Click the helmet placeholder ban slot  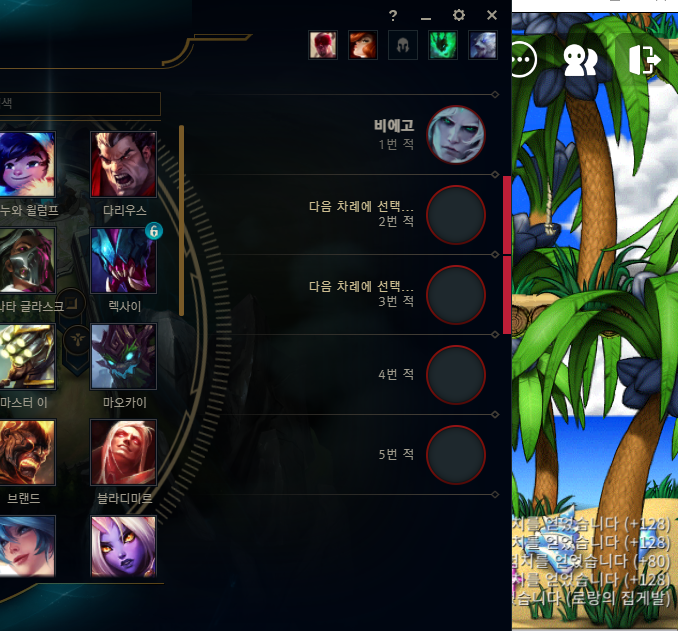(403, 45)
